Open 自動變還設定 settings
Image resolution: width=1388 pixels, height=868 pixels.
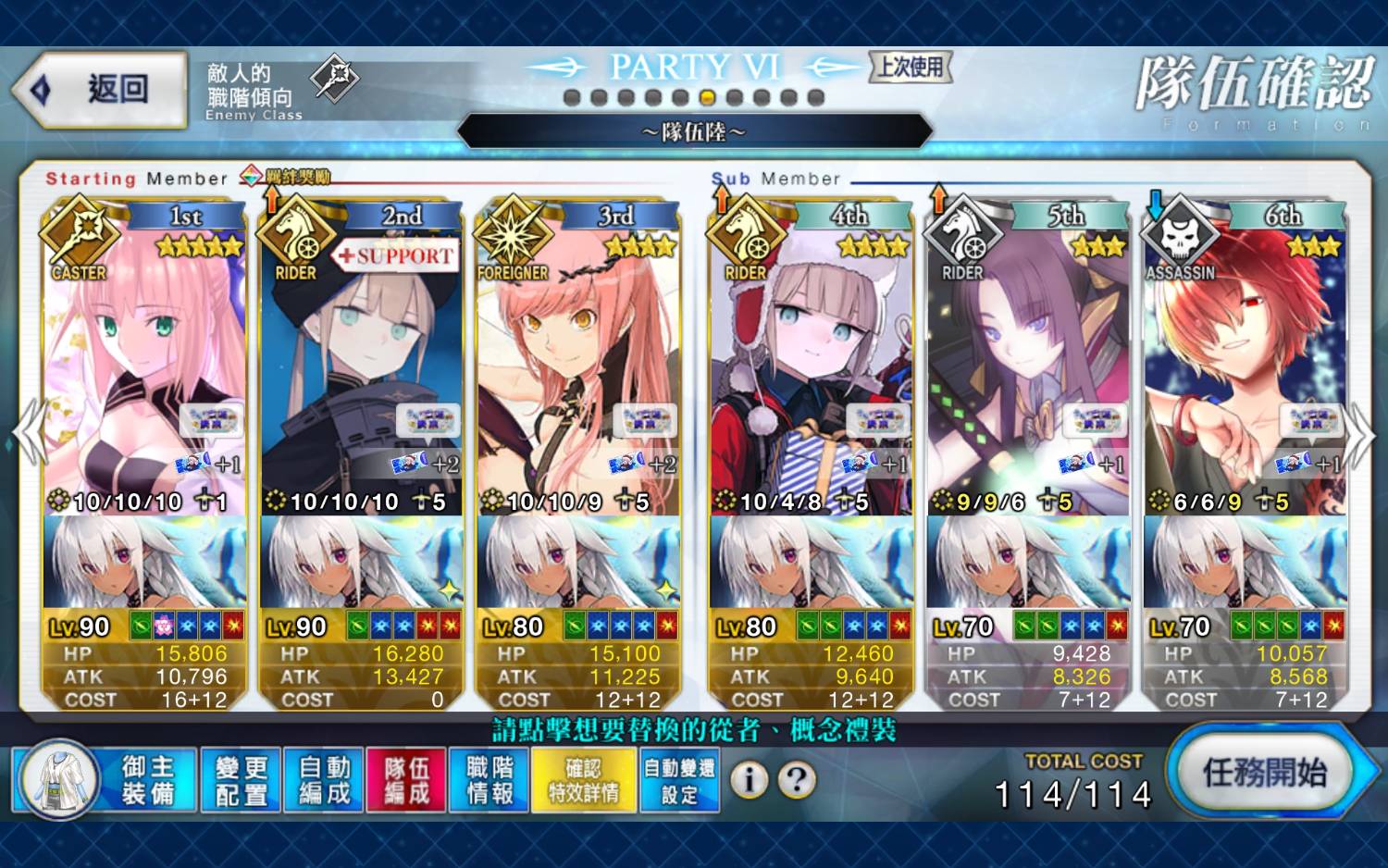pos(679,780)
